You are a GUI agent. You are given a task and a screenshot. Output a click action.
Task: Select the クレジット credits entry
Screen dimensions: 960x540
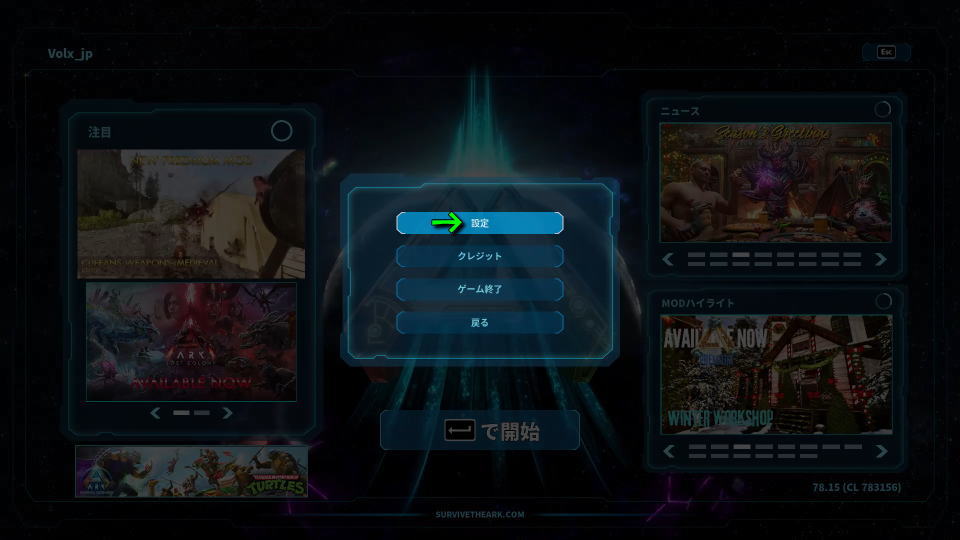pos(480,256)
